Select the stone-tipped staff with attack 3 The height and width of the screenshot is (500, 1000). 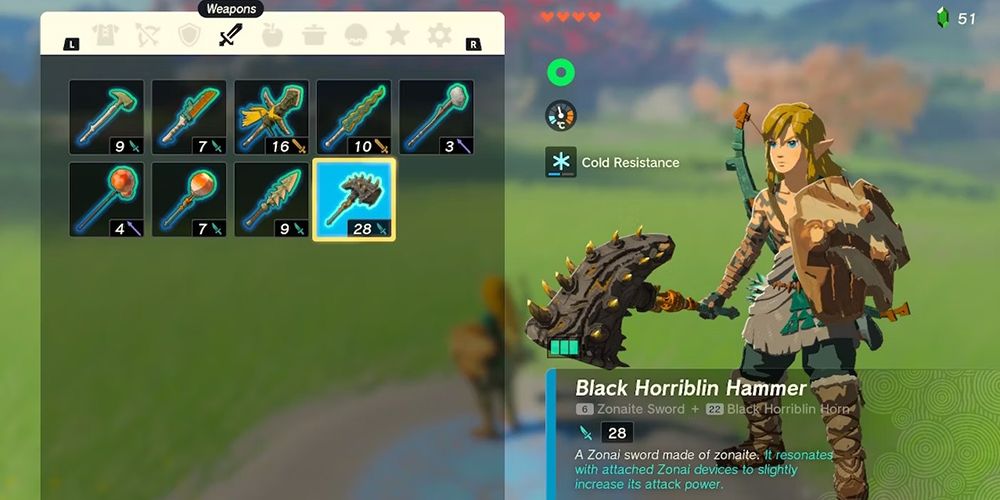[437, 118]
